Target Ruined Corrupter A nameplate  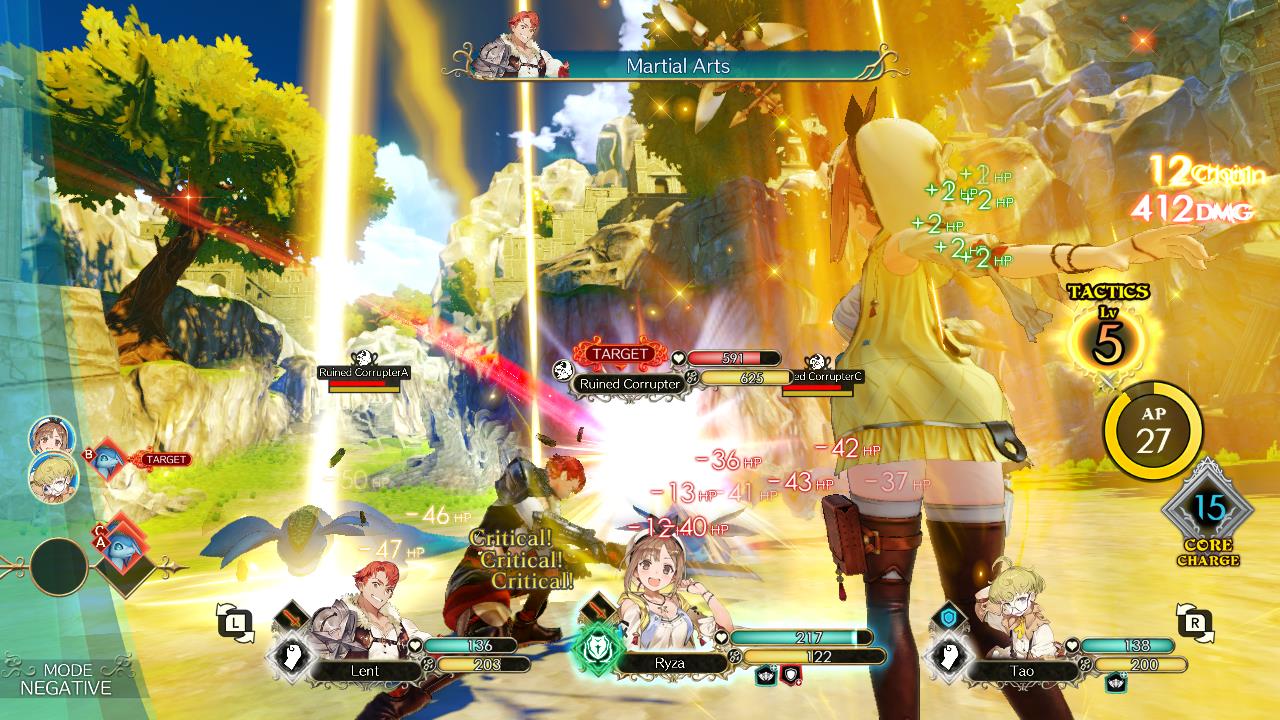pyautogui.click(x=364, y=372)
